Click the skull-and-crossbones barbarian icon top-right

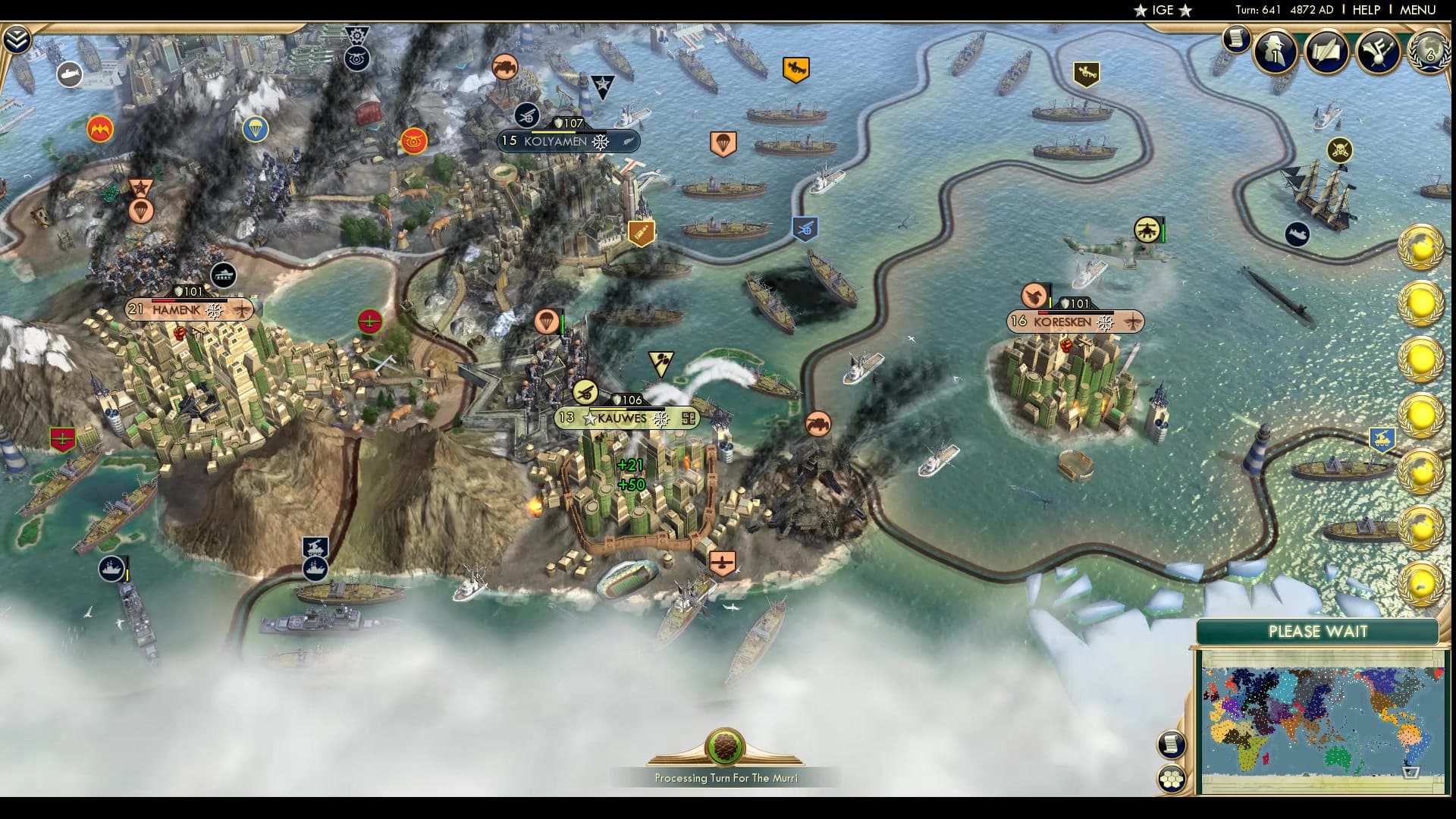[x=1341, y=150]
